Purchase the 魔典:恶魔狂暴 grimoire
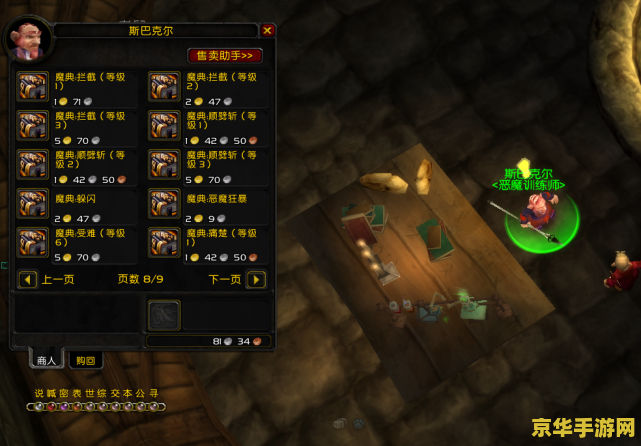 click(x=165, y=204)
